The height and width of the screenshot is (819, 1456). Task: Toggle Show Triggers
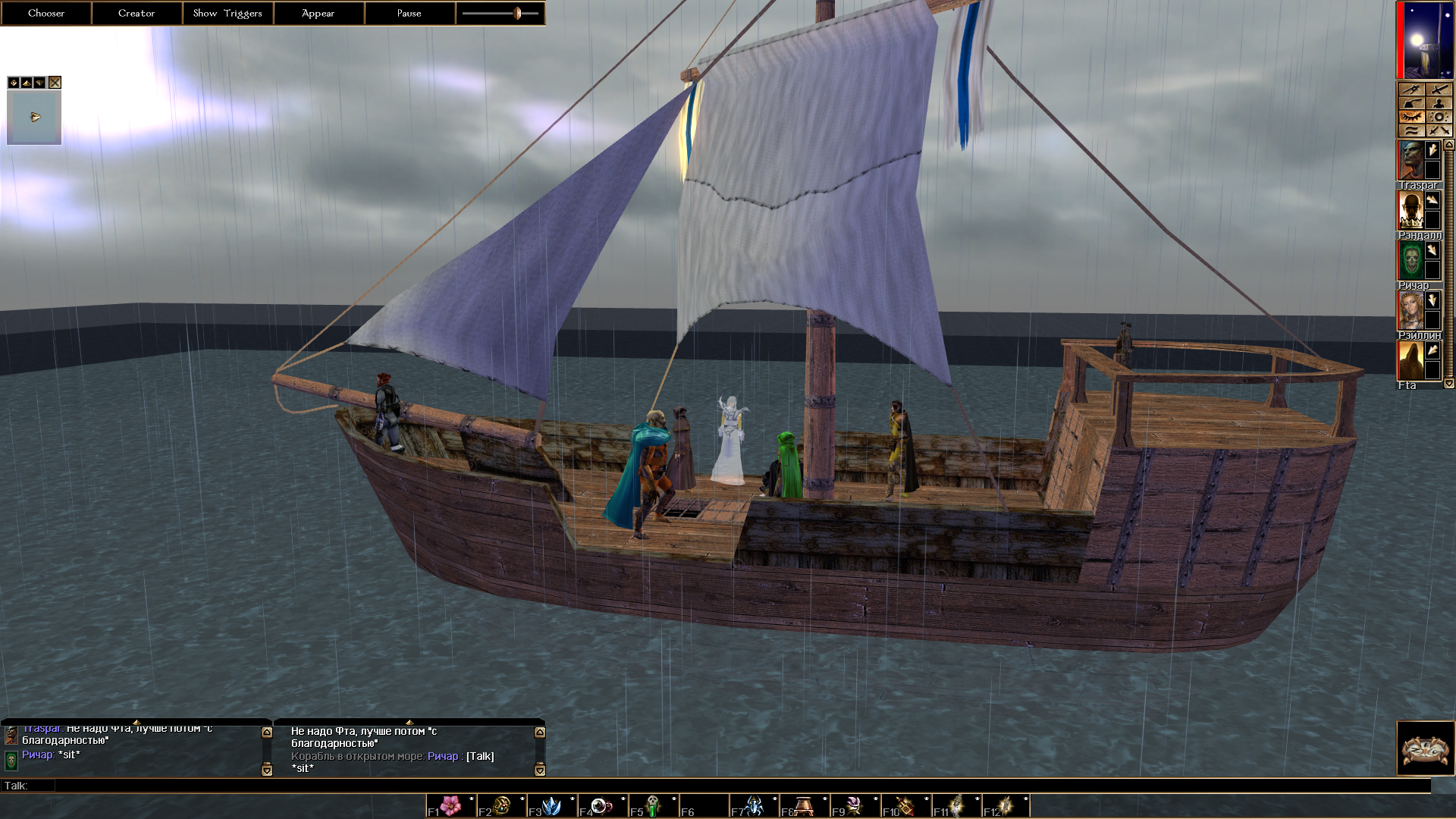click(227, 13)
